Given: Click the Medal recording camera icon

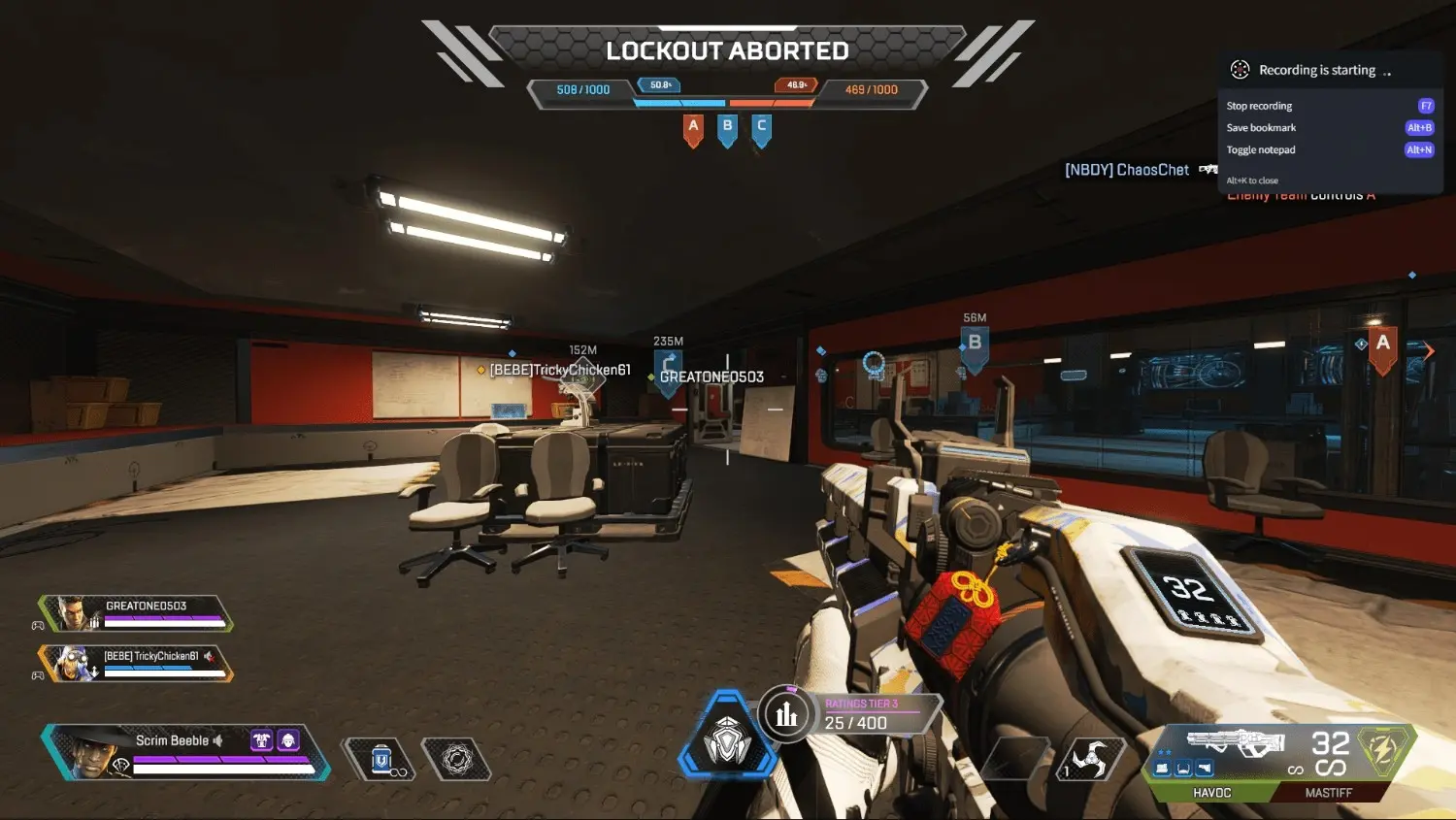Looking at the screenshot, I should tap(1238, 69).
